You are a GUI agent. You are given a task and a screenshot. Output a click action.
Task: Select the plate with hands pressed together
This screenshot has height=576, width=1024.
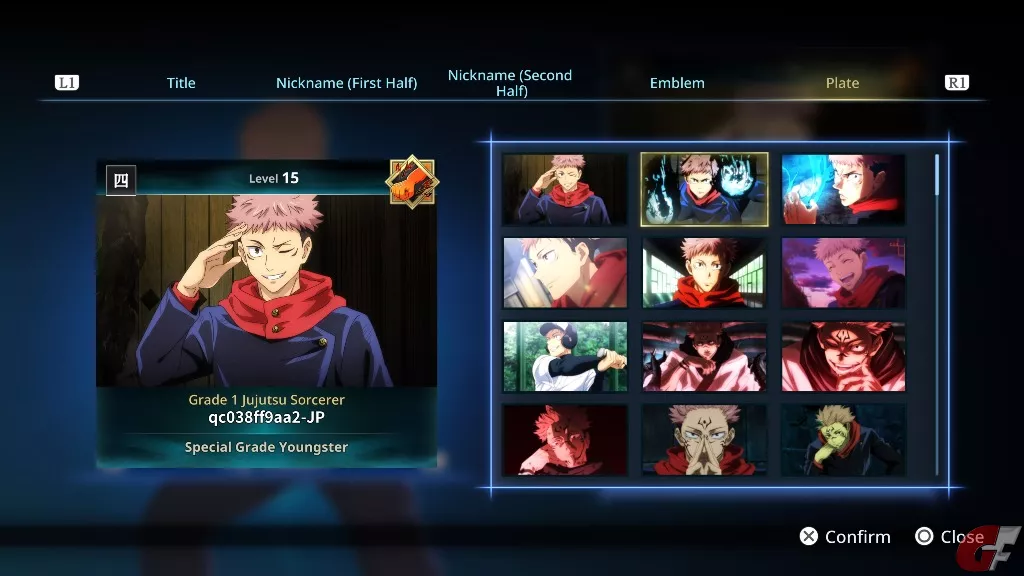[704, 439]
